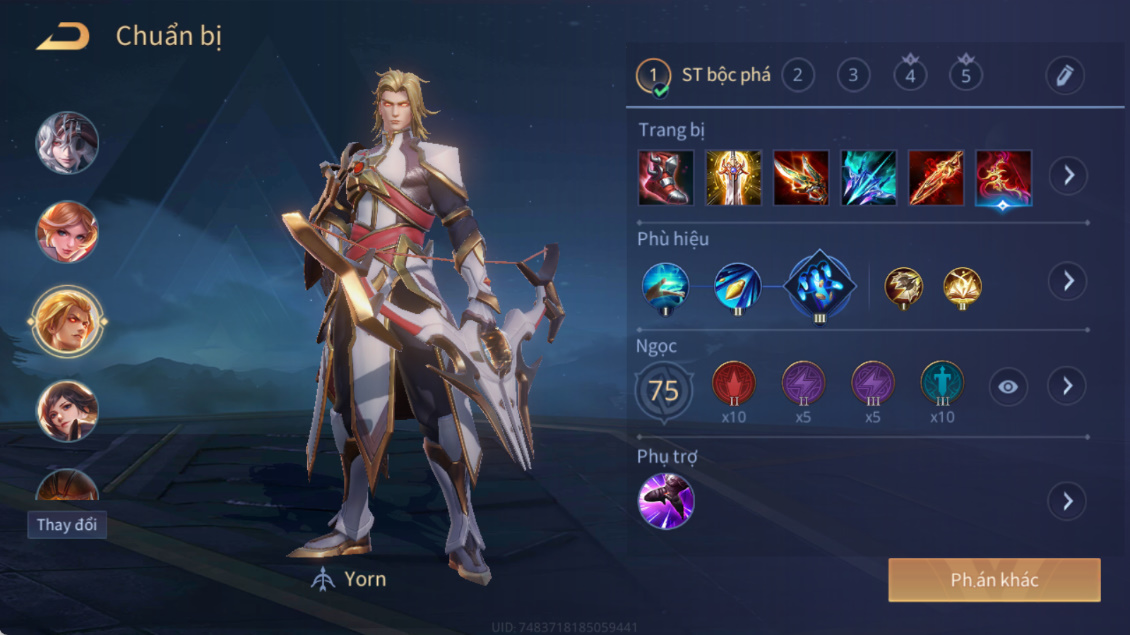Select the purple Phụ trợ spell icon
1130x635 pixels.
point(666,501)
